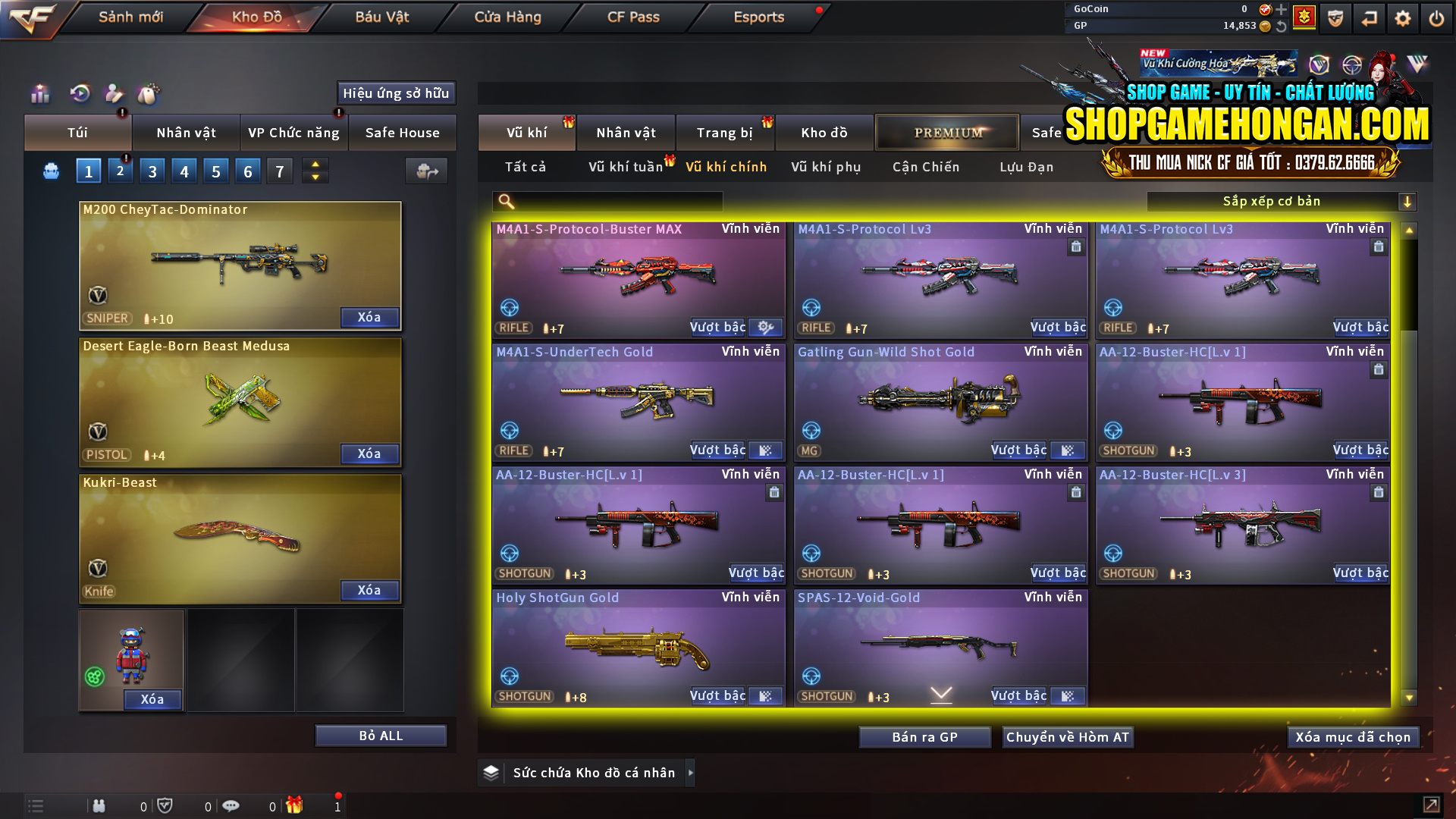Open the Sắp xếp cơ bản sort dropdown
Image resolution: width=1456 pixels, height=819 pixels.
pos(1282,201)
